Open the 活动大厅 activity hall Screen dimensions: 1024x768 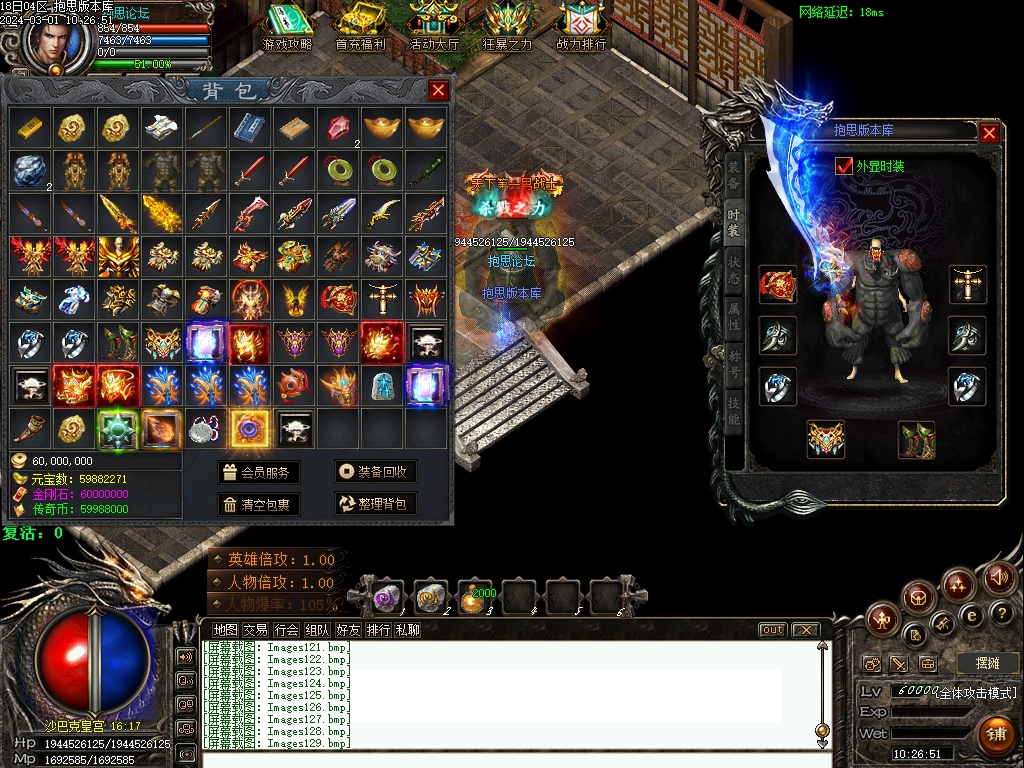click(x=434, y=27)
